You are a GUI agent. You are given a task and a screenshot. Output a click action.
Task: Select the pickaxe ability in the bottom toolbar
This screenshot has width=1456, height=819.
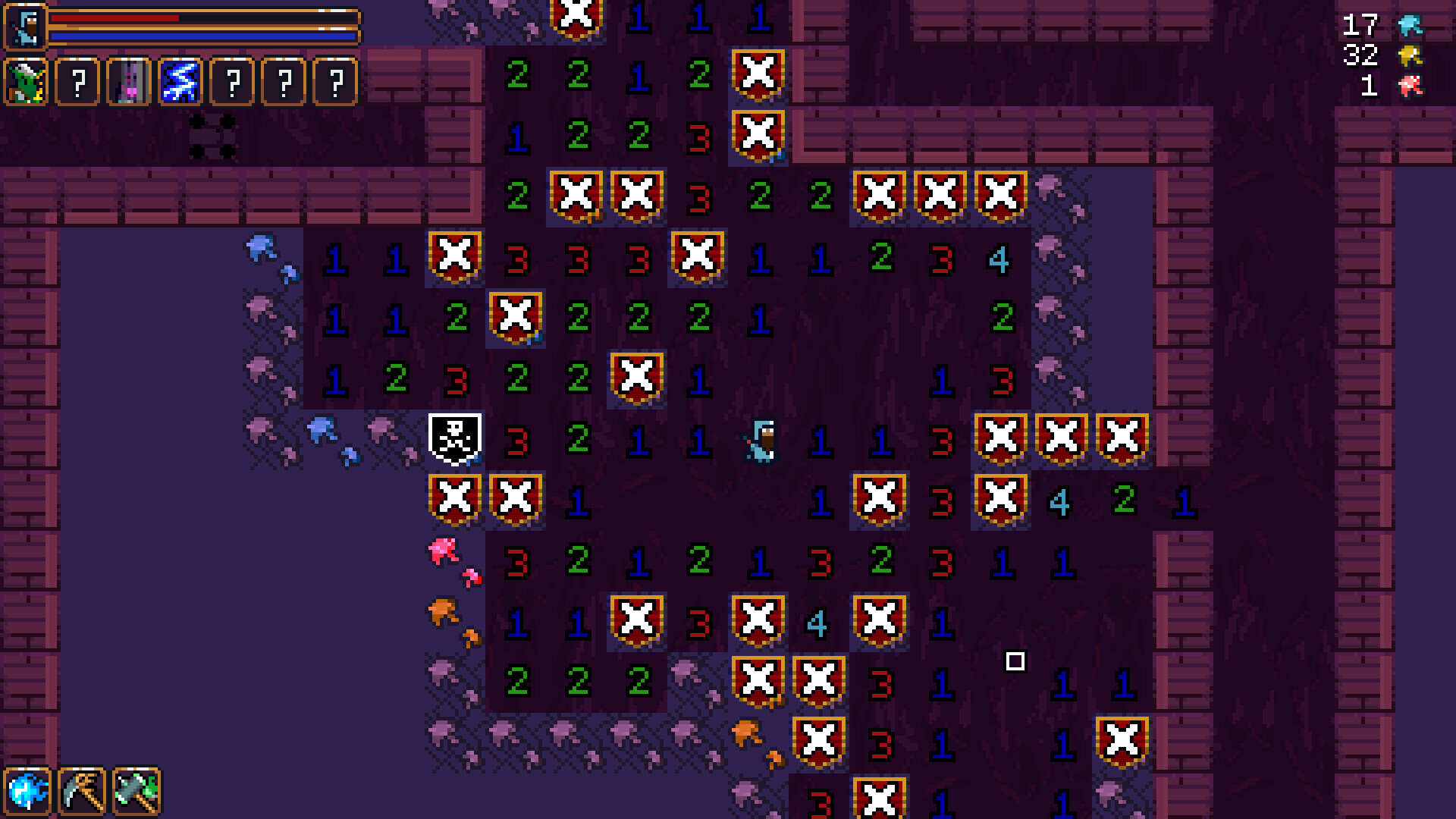(83, 792)
